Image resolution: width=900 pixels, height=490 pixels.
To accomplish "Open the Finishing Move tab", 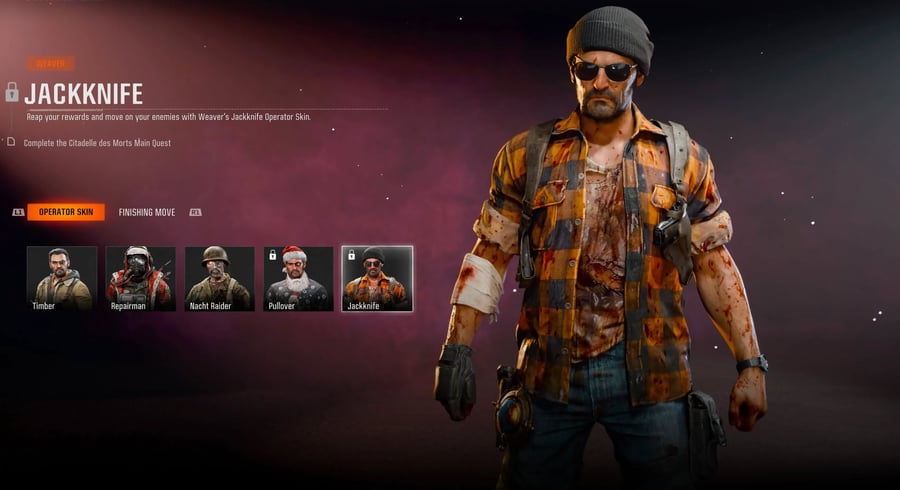I will pos(147,212).
